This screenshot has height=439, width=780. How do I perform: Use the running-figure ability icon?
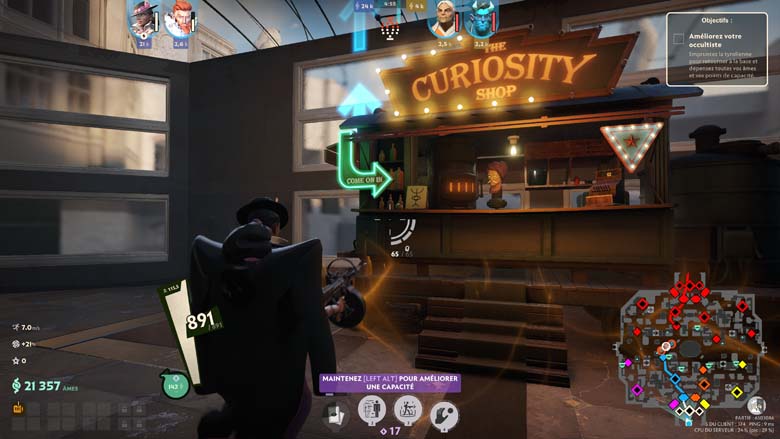click(407, 409)
